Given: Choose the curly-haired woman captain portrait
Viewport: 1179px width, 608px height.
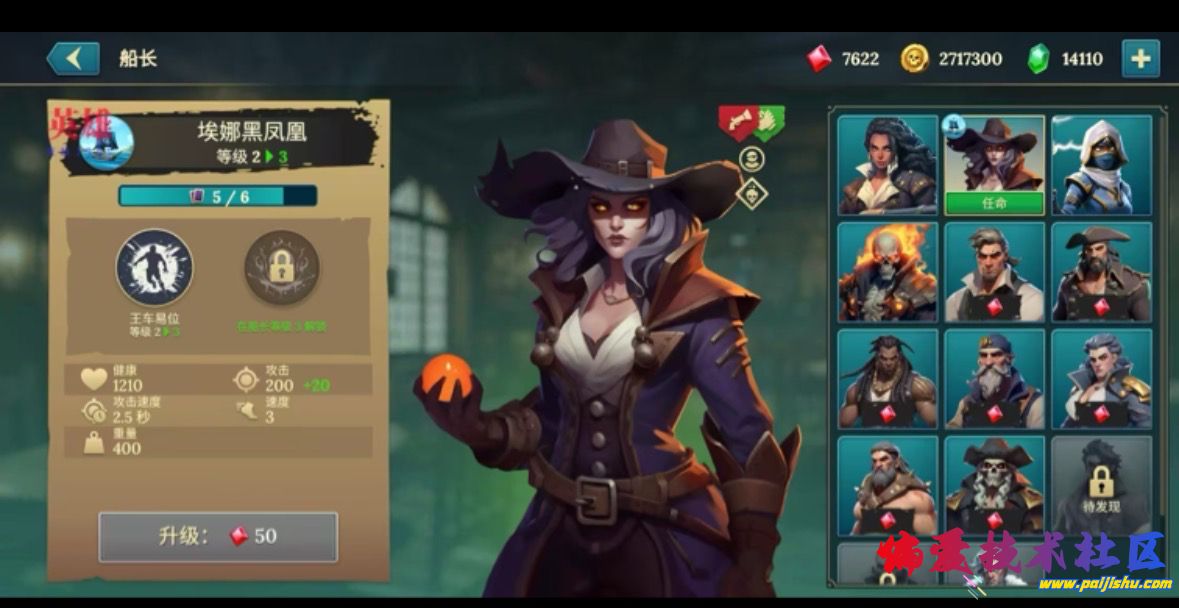Looking at the screenshot, I should point(887,164).
